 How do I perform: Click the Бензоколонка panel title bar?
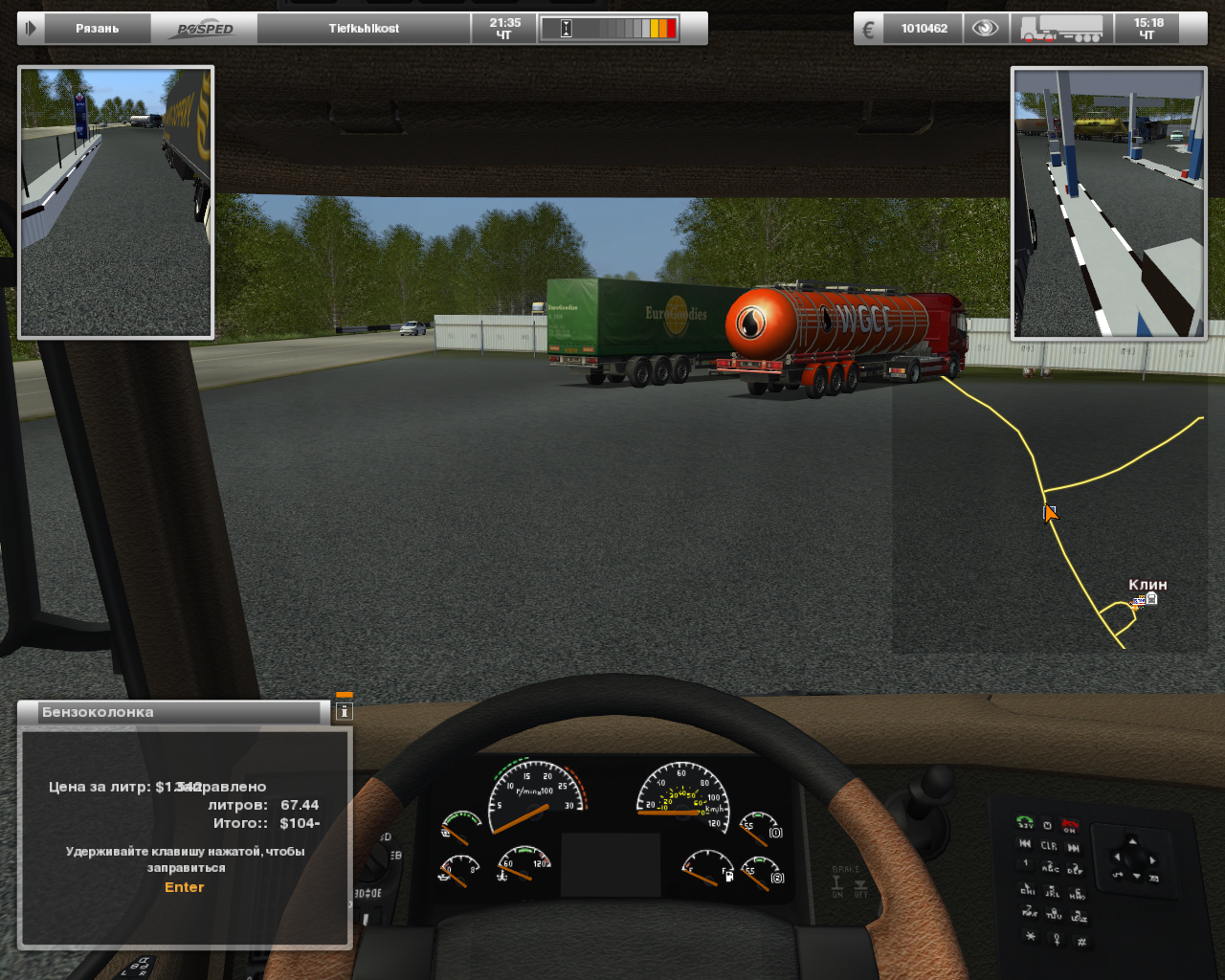coord(172,712)
